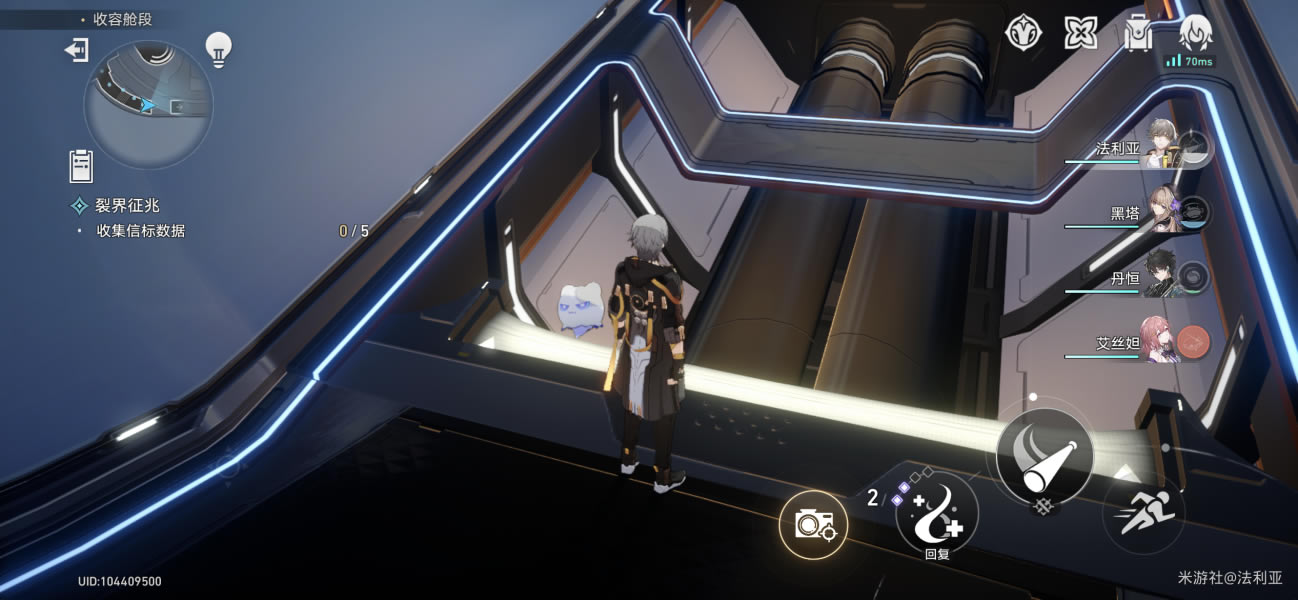Screen dimensions: 1298x600
Task: Open the mission clipboard icon
Action: [81, 166]
